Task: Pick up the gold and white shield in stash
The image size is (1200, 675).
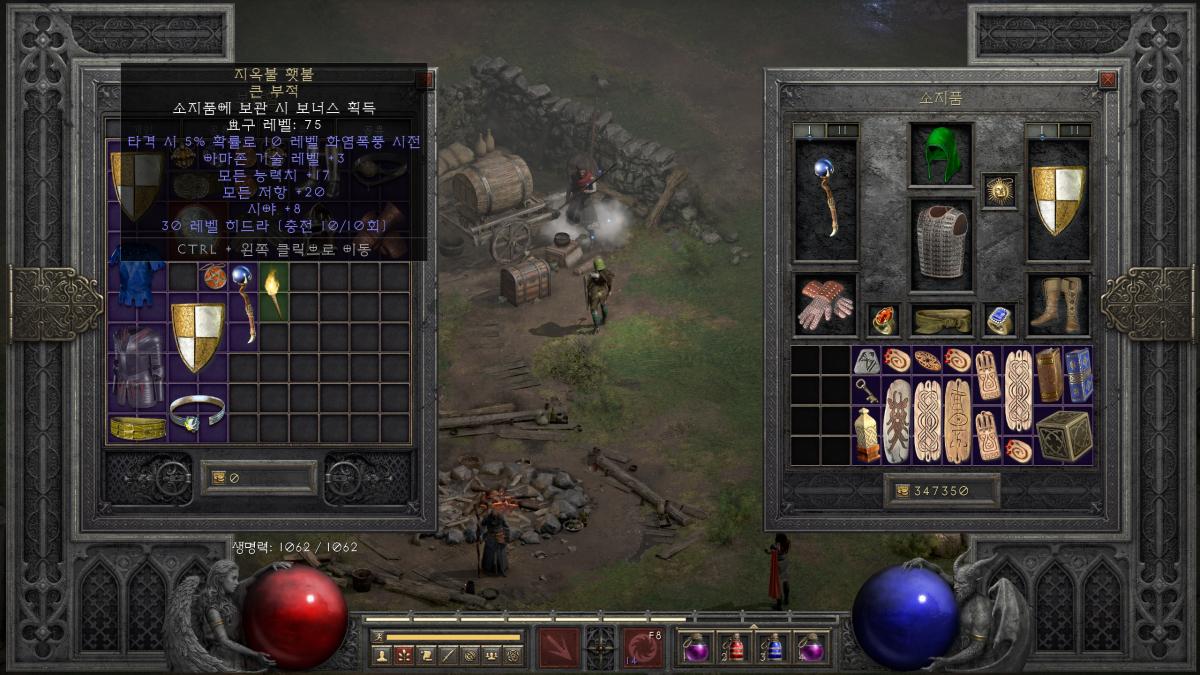Action: pyautogui.click(x=197, y=335)
